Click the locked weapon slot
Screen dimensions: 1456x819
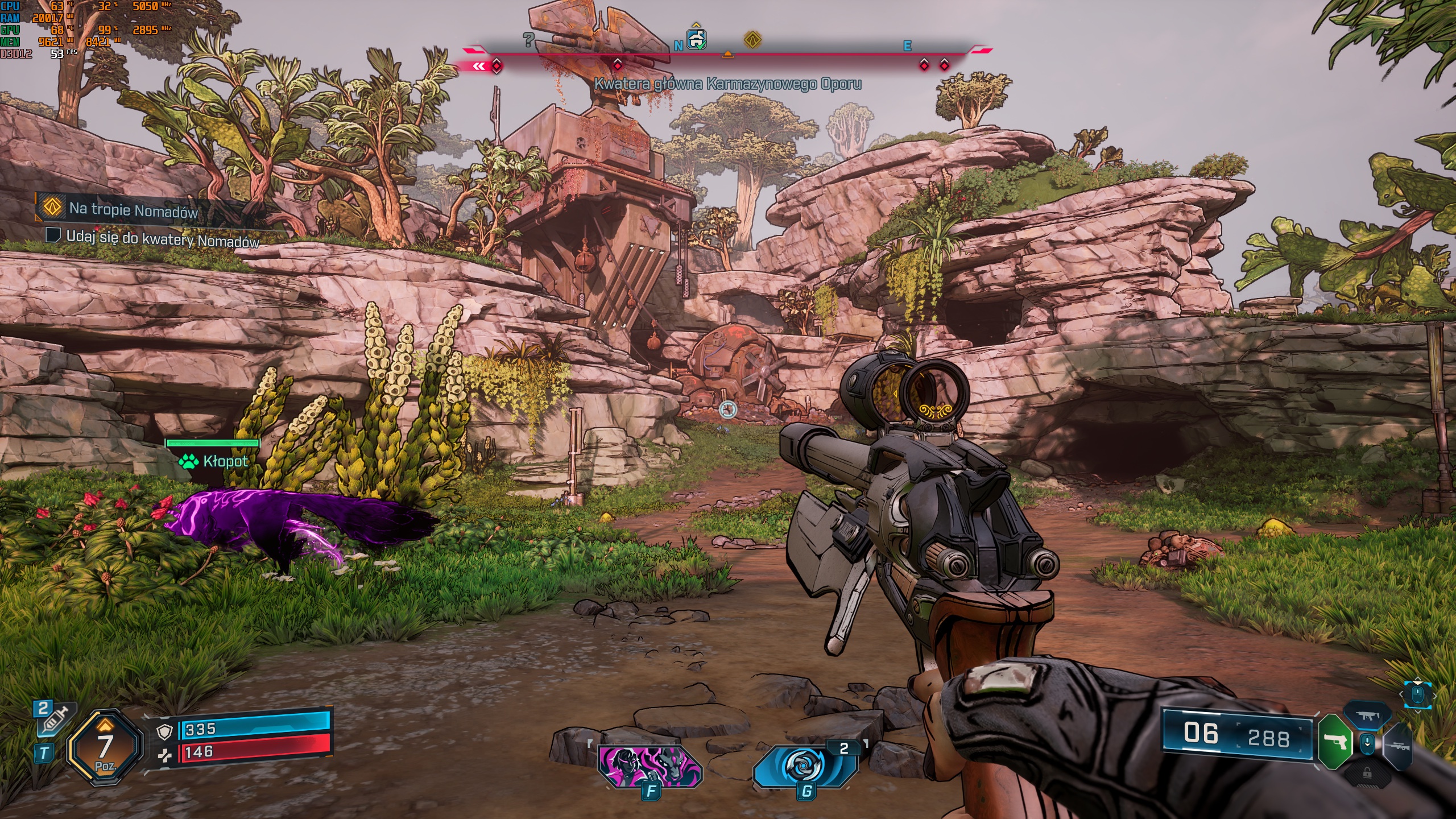[x=1367, y=773]
